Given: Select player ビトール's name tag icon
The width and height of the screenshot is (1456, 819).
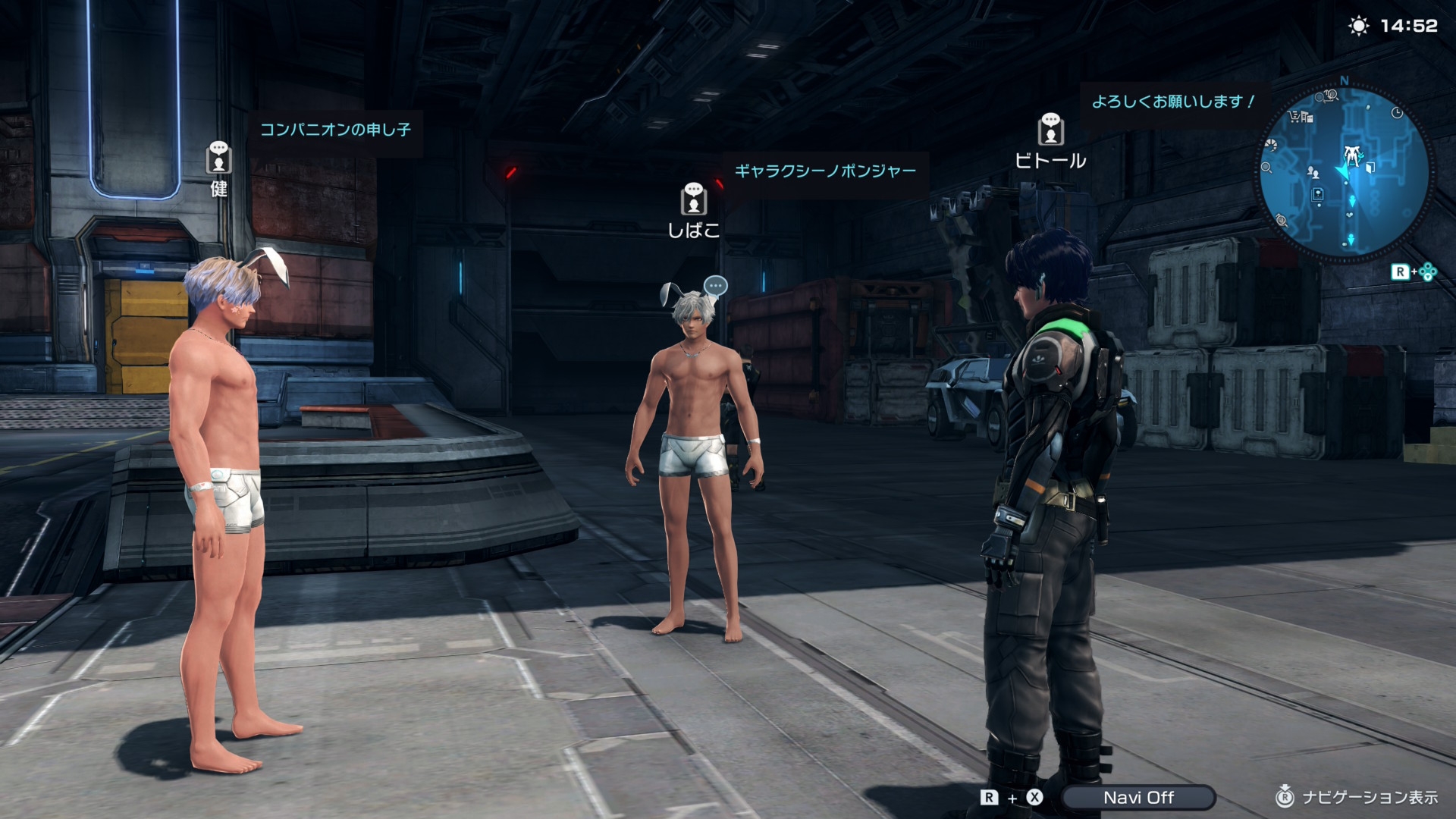Looking at the screenshot, I should pyautogui.click(x=1050, y=130).
